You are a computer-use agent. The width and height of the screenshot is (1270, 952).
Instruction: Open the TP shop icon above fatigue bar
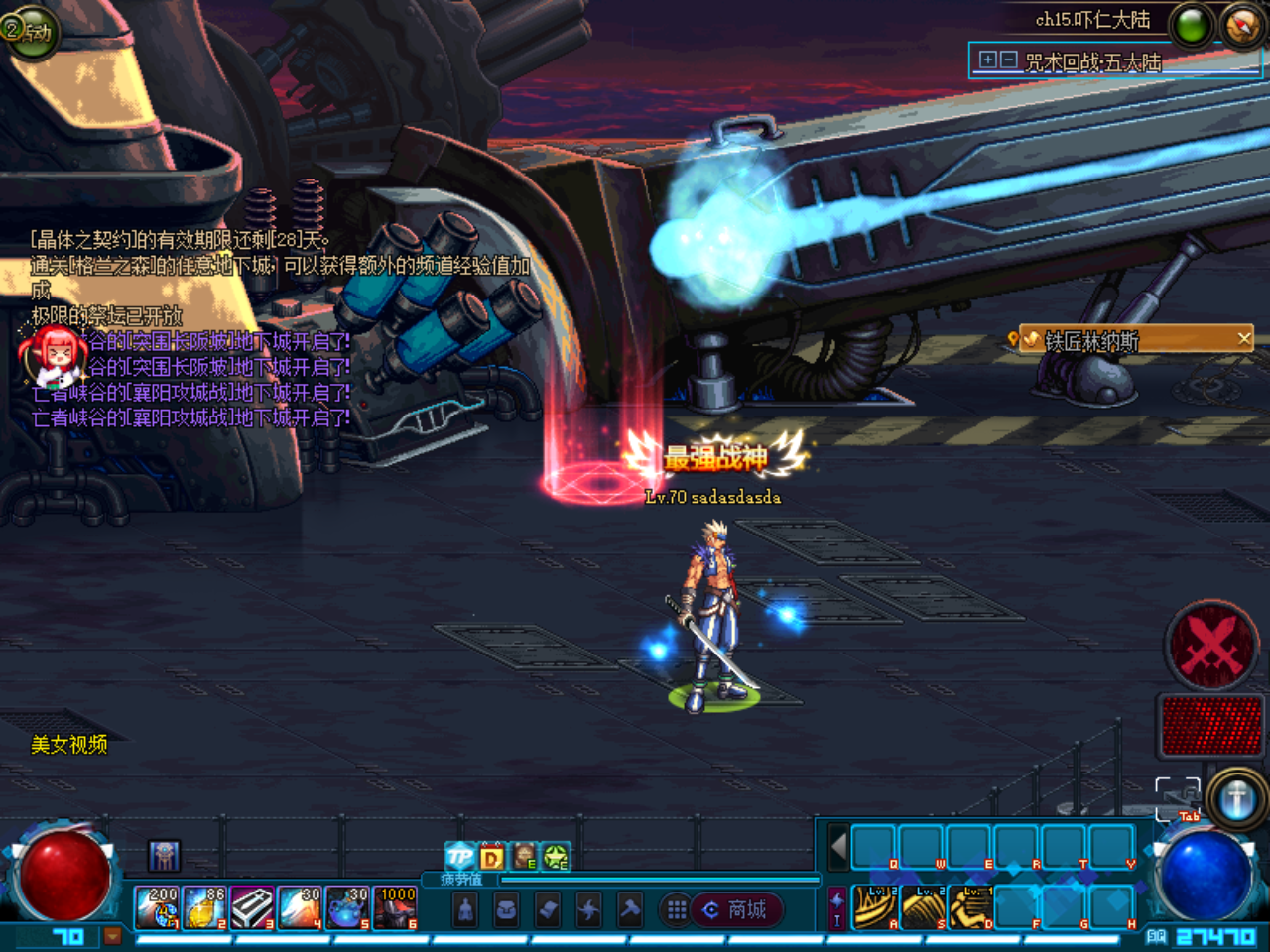tap(460, 857)
